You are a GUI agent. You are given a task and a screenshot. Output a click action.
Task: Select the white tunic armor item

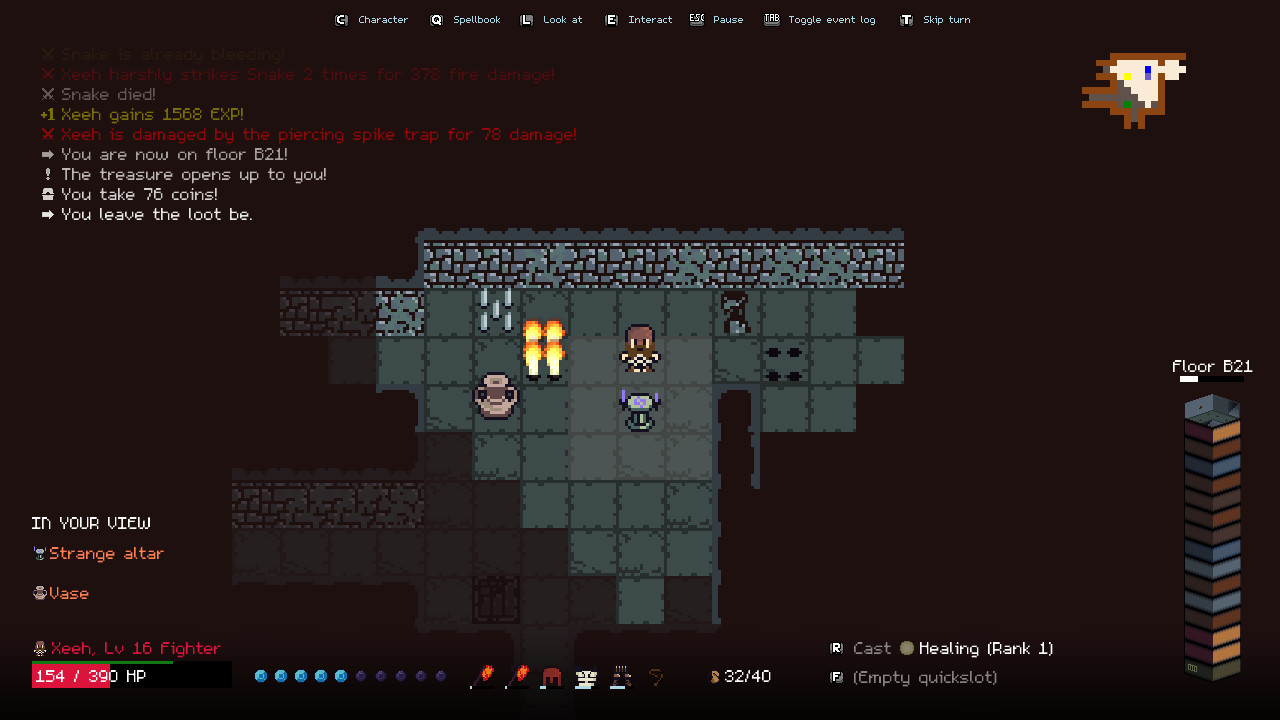pos(586,677)
